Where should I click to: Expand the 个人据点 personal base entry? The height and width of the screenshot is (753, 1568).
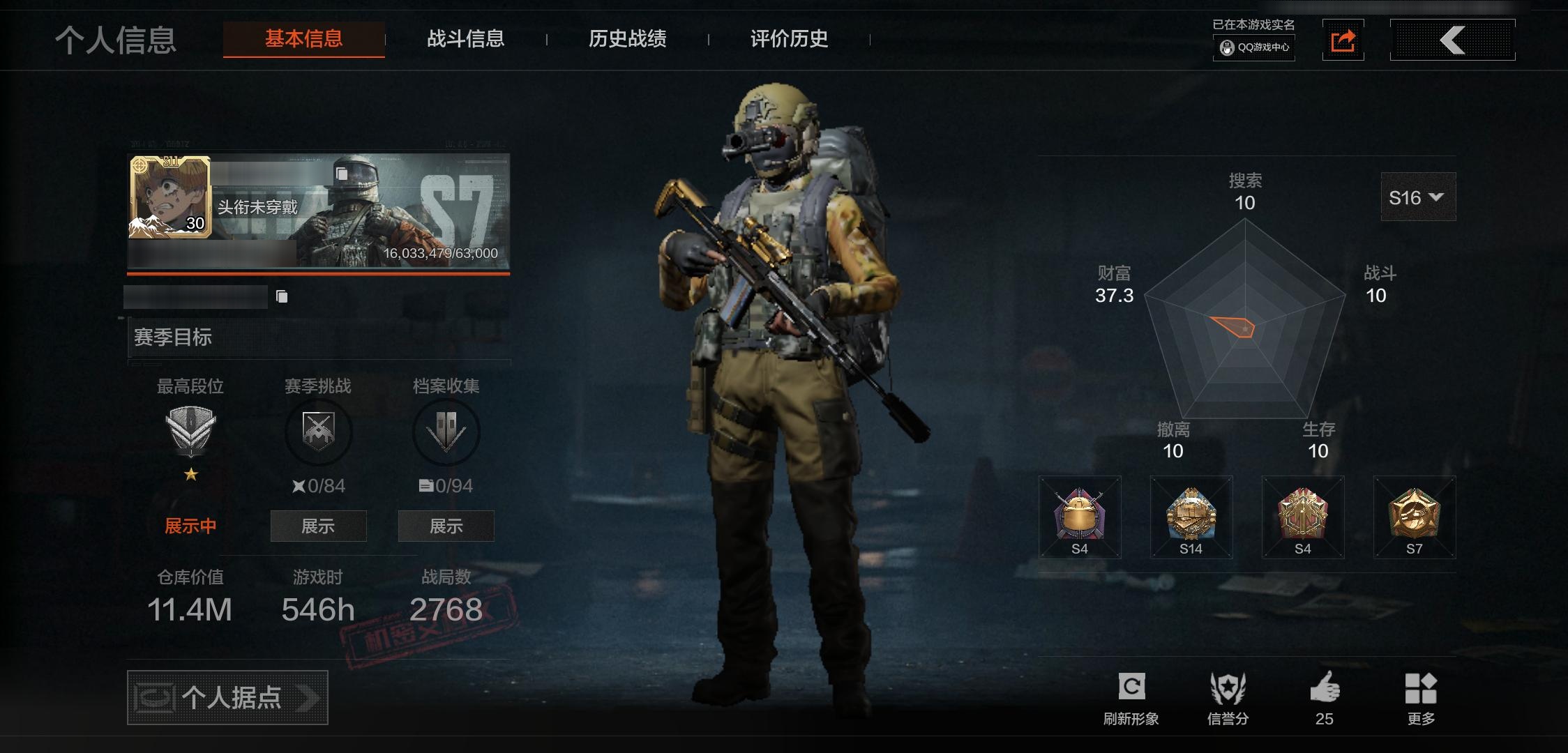tap(226, 697)
